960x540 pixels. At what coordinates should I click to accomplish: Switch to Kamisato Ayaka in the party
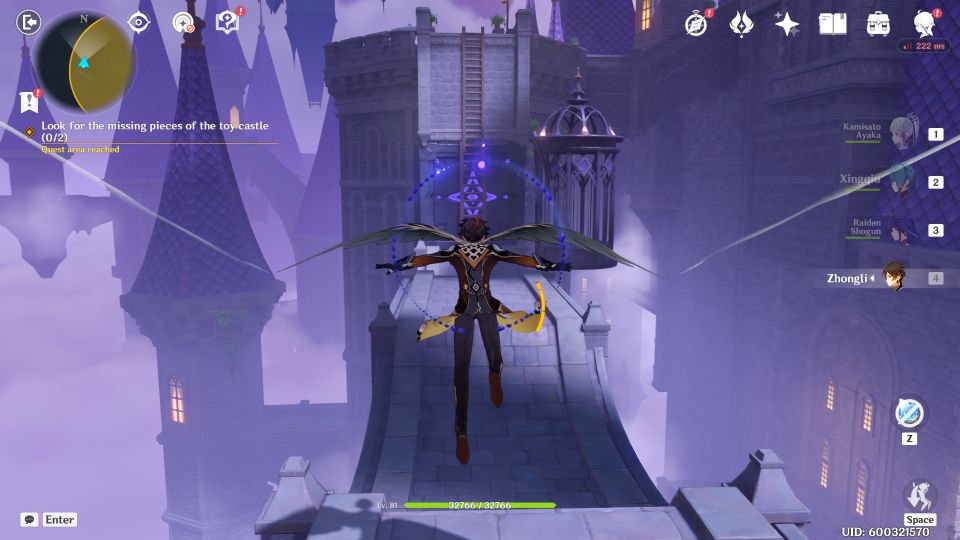coord(902,134)
